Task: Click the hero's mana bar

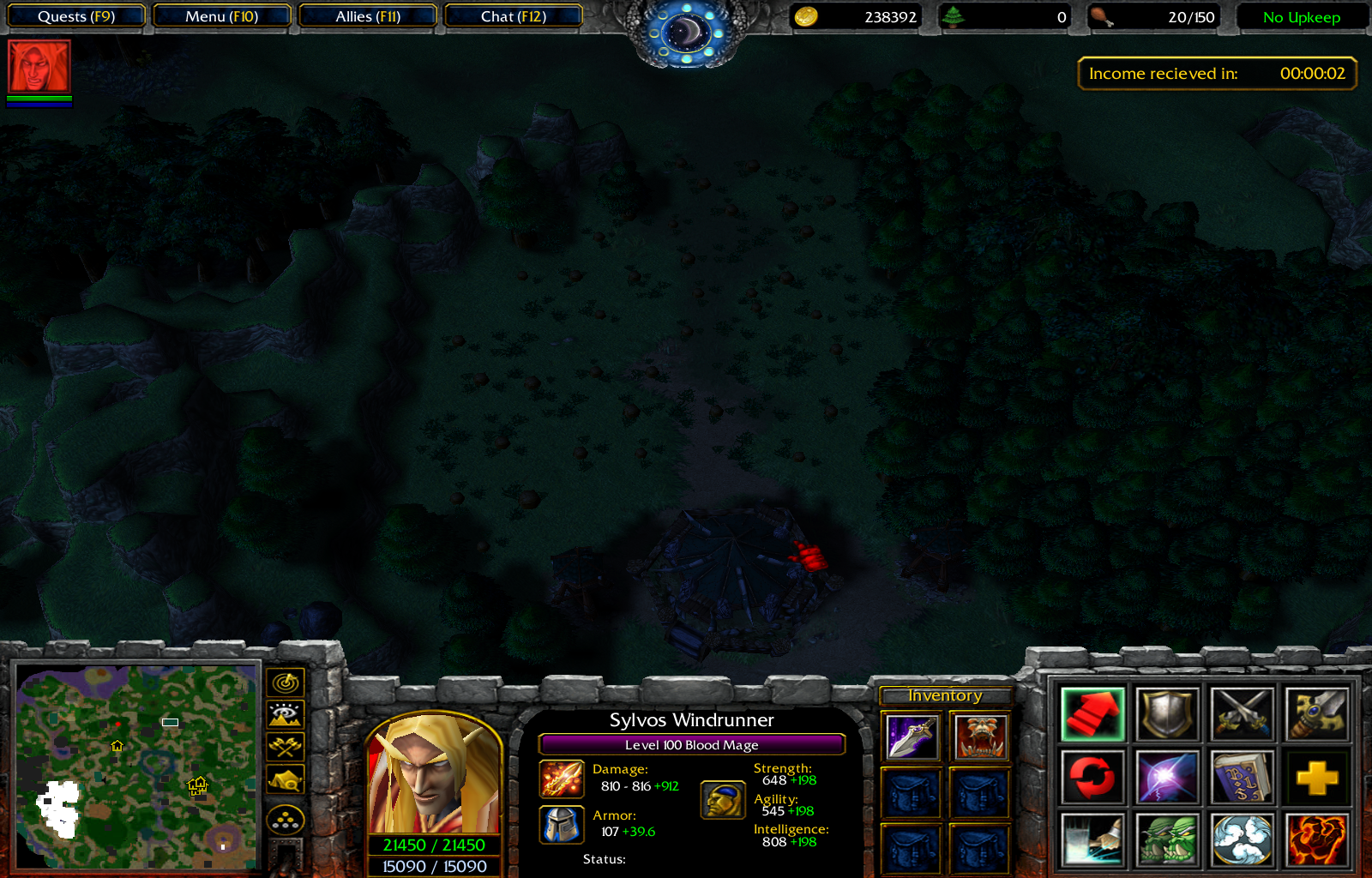Action: pos(435,866)
